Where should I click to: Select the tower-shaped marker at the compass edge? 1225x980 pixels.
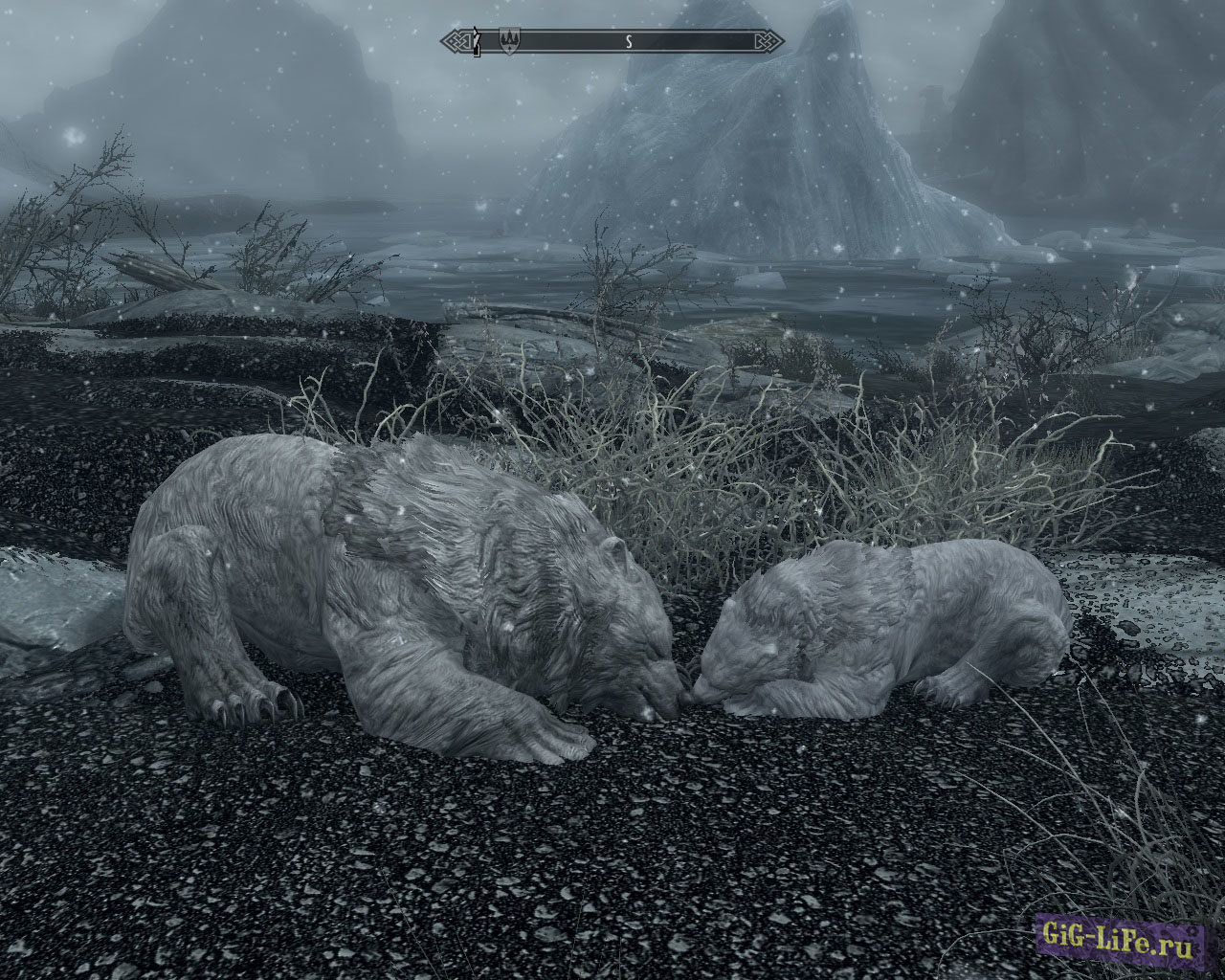pyautogui.click(x=476, y=42)
